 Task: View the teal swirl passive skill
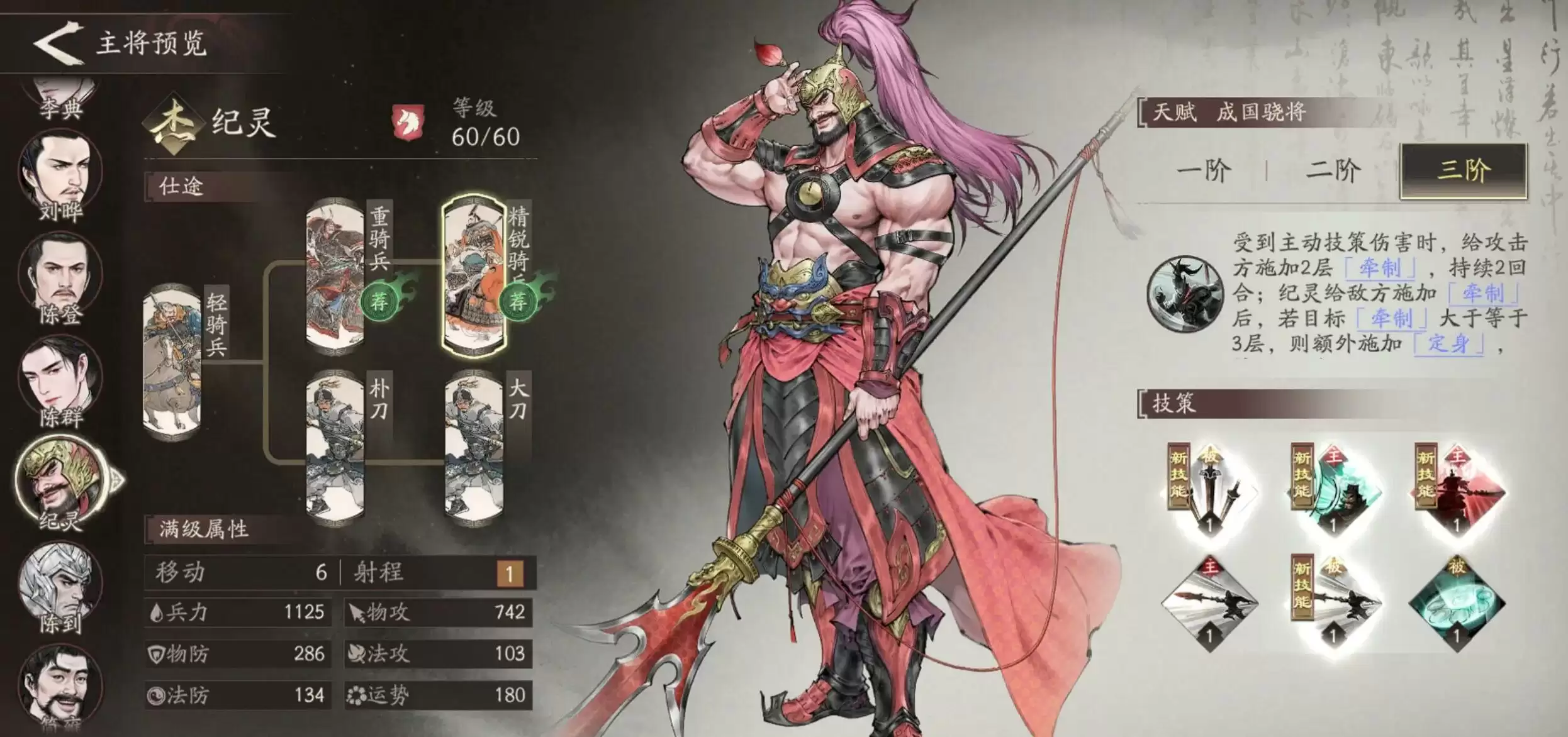[1457, 605]
